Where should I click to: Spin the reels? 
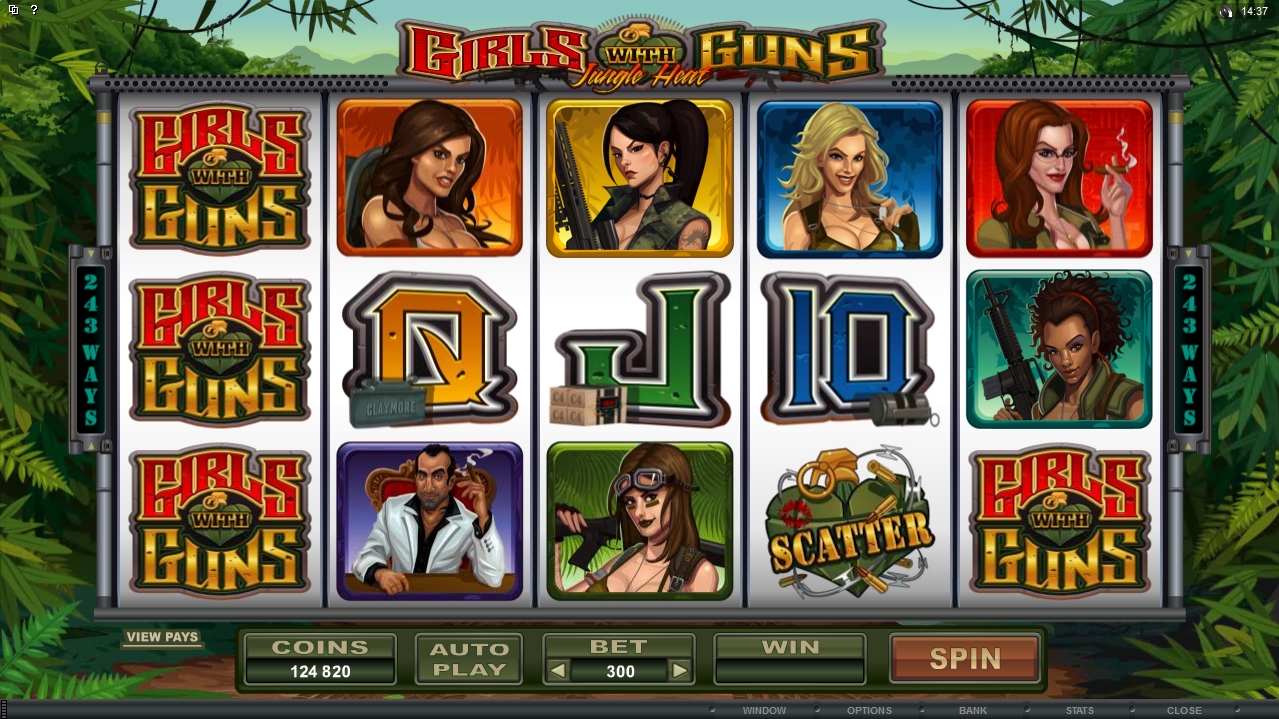964,659
